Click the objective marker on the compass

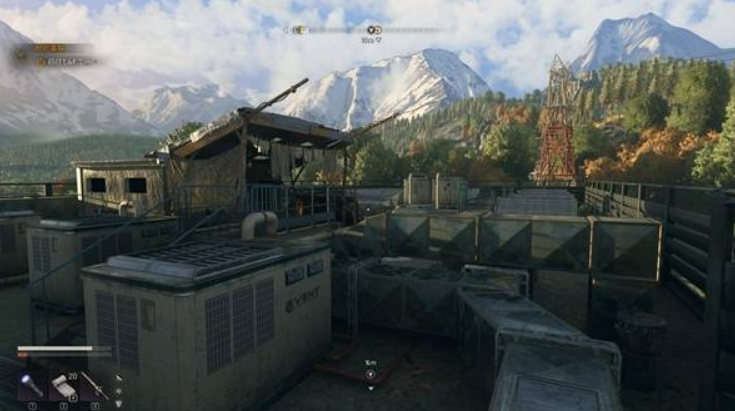tap(373, 31)
